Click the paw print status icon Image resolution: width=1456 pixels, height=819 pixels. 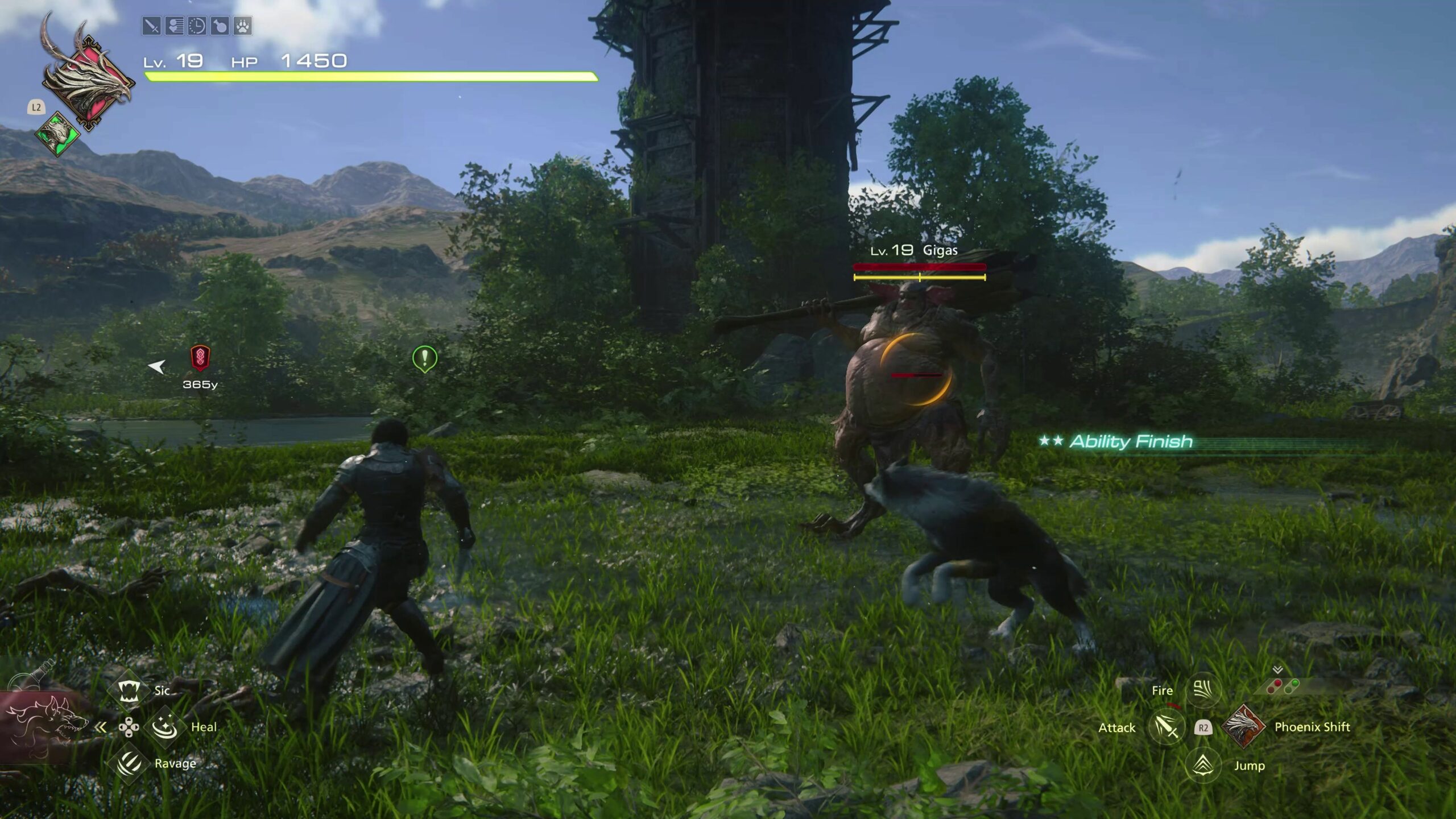tap(243, 26)
